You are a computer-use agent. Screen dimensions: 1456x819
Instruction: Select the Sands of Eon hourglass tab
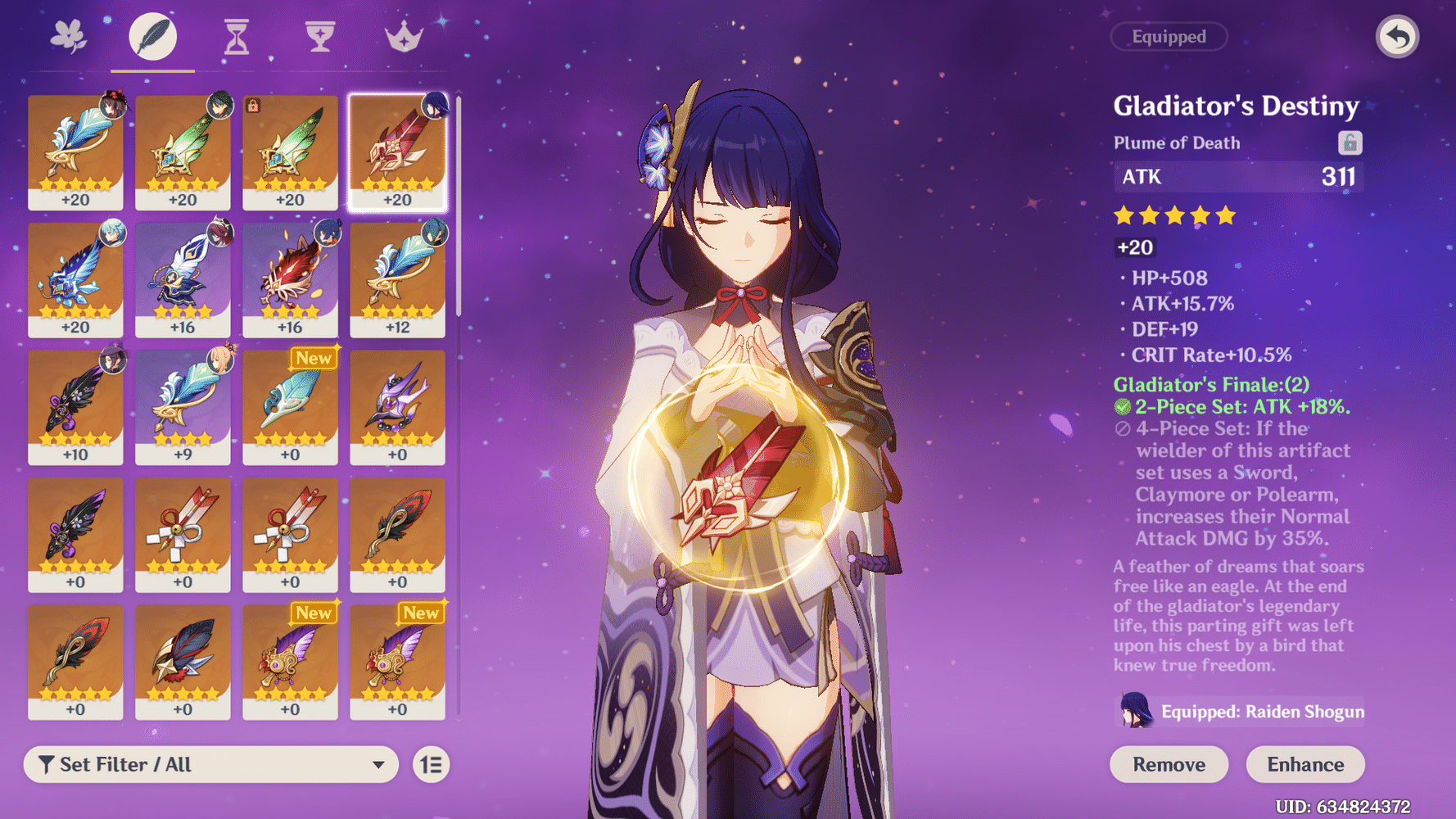pos(236,37)
